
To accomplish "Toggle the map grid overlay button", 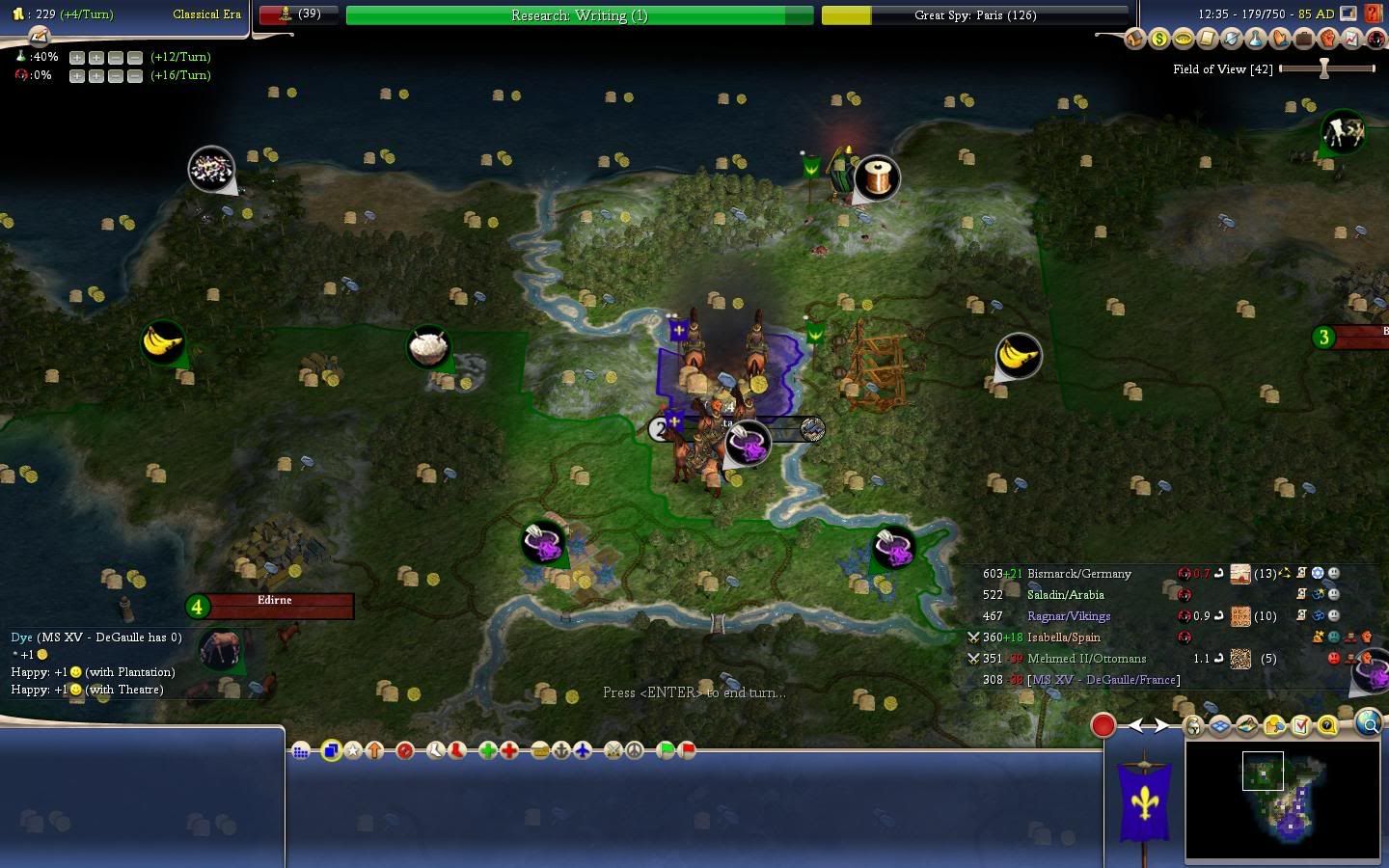I will [1219, 726].
